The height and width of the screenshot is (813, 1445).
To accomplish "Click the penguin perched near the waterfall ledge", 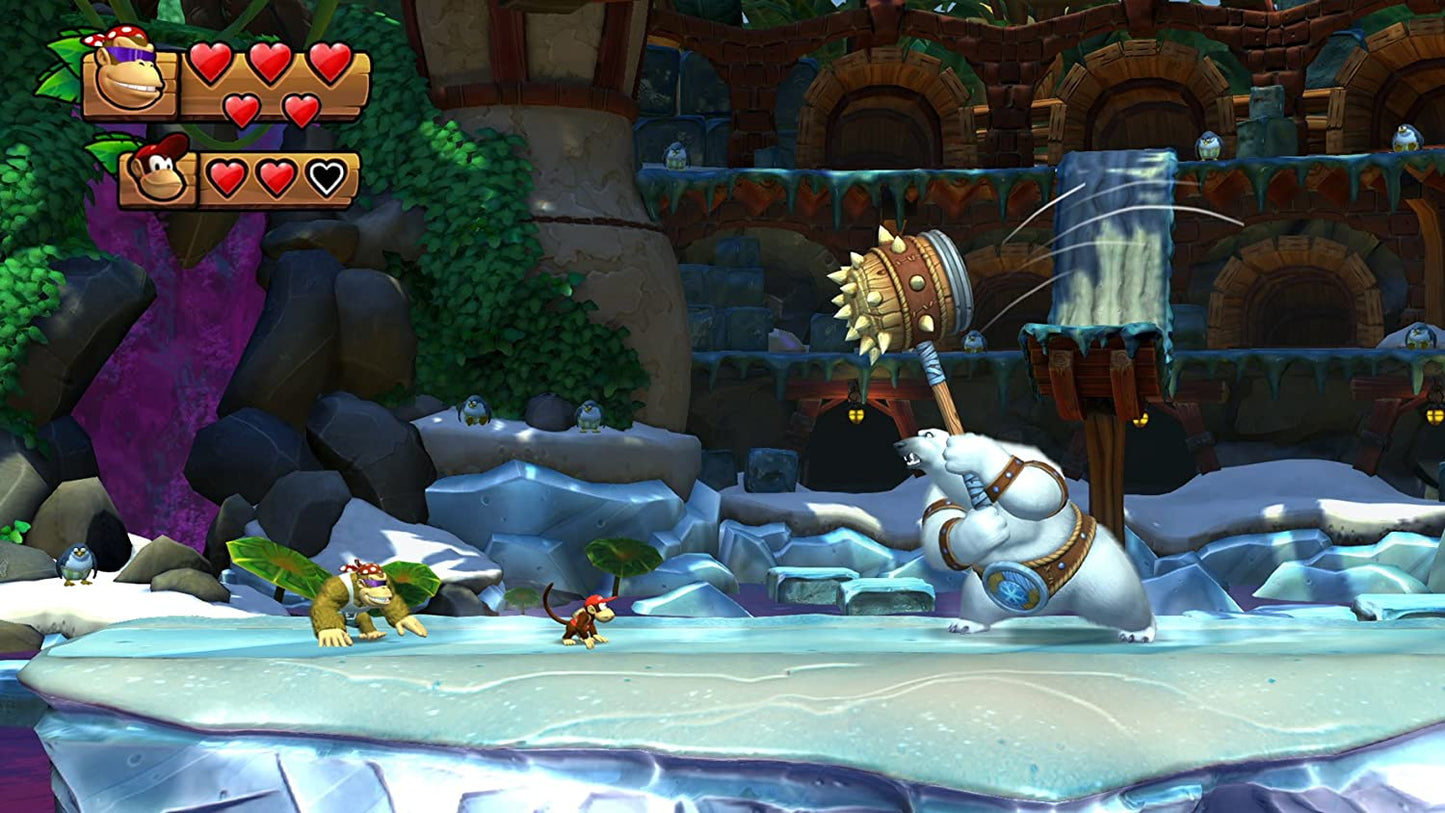I will [x=1208, y=145].
